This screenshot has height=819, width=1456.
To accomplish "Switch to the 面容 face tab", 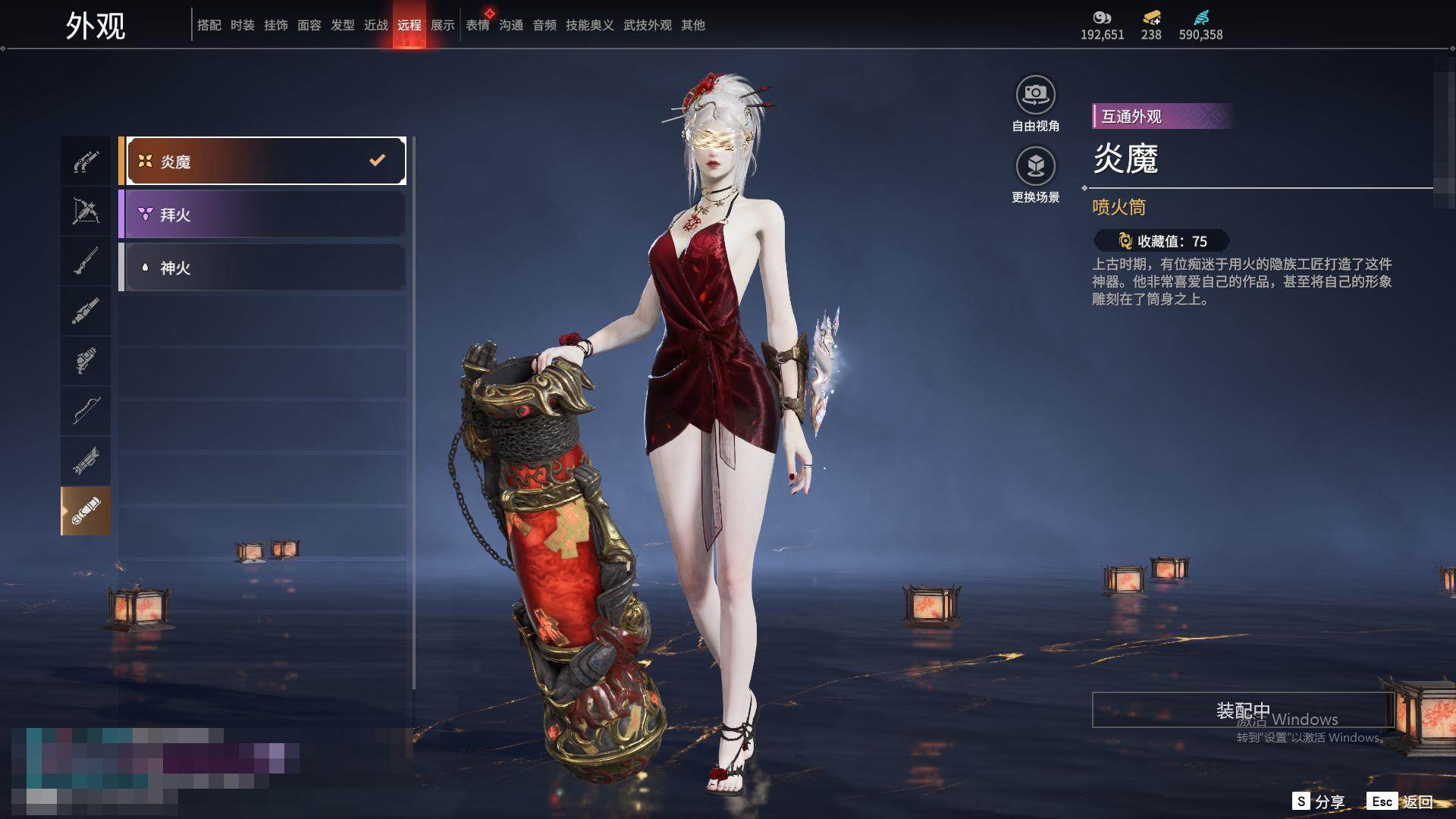I will coord(309,25).
